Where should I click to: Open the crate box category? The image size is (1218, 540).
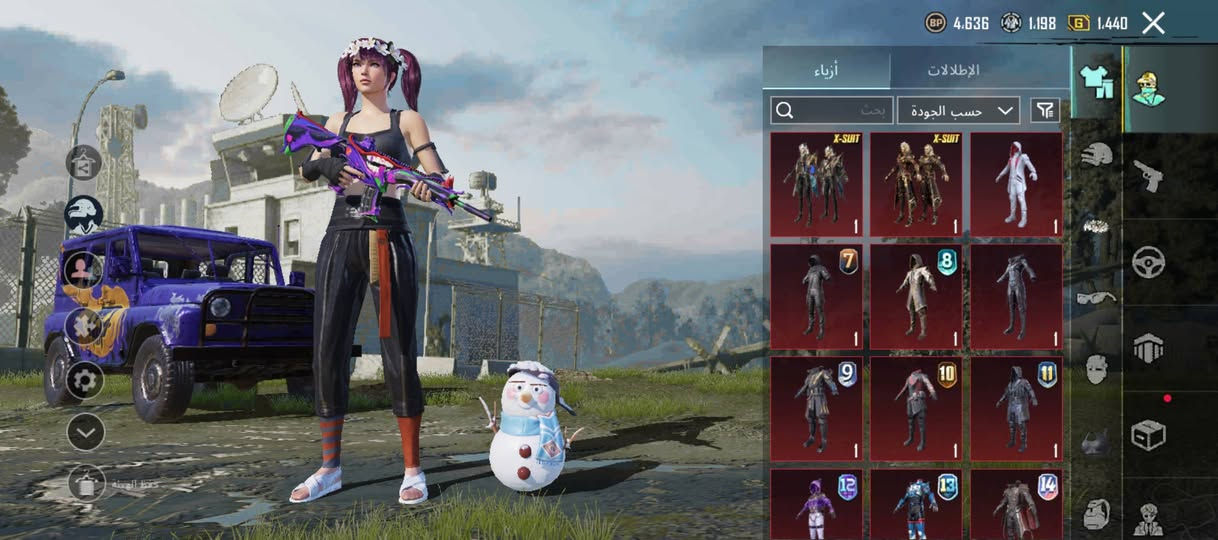tap(1148, 434)
